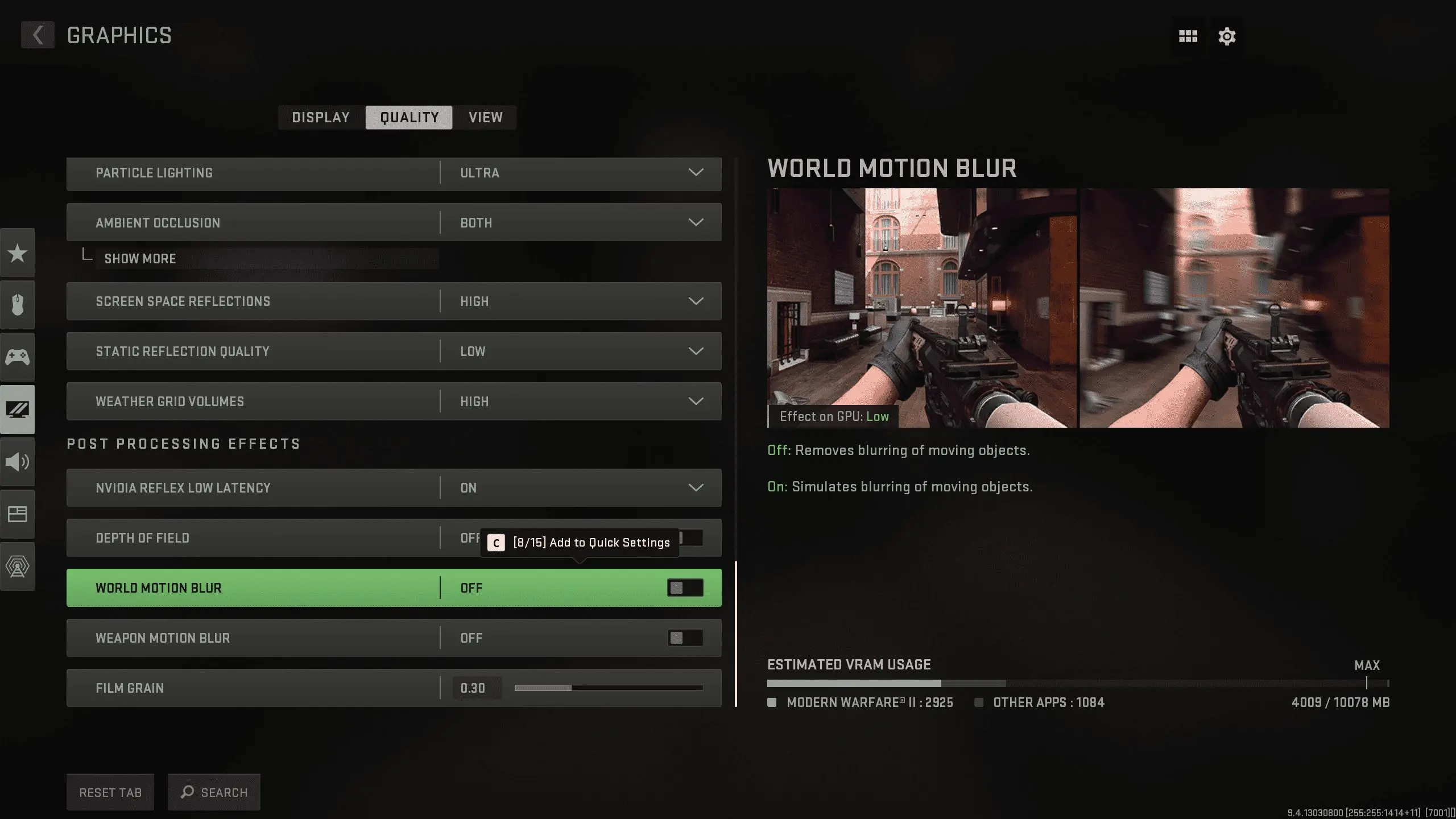
Task: Adjust the Film Grain slider
Action: pos(572,687)
